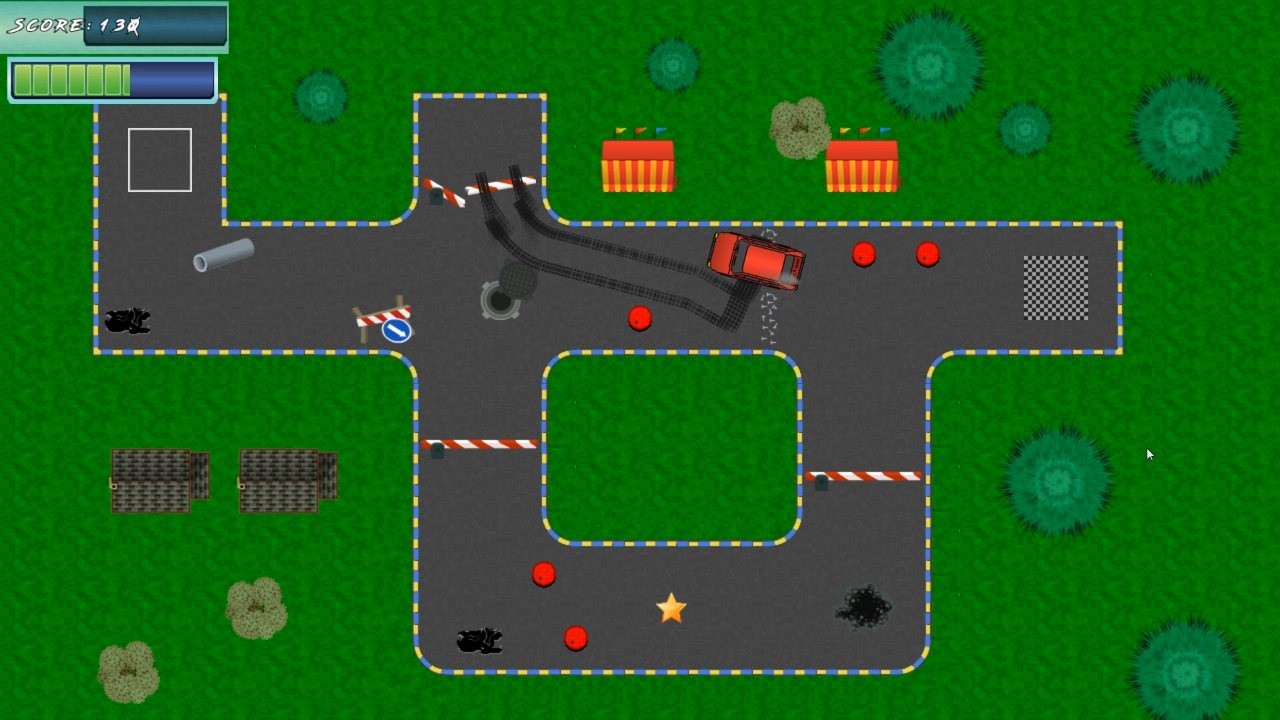Click the red apple beside the finish area
The height and width of the screenshot is (720, 1280).
click(927, 255)
